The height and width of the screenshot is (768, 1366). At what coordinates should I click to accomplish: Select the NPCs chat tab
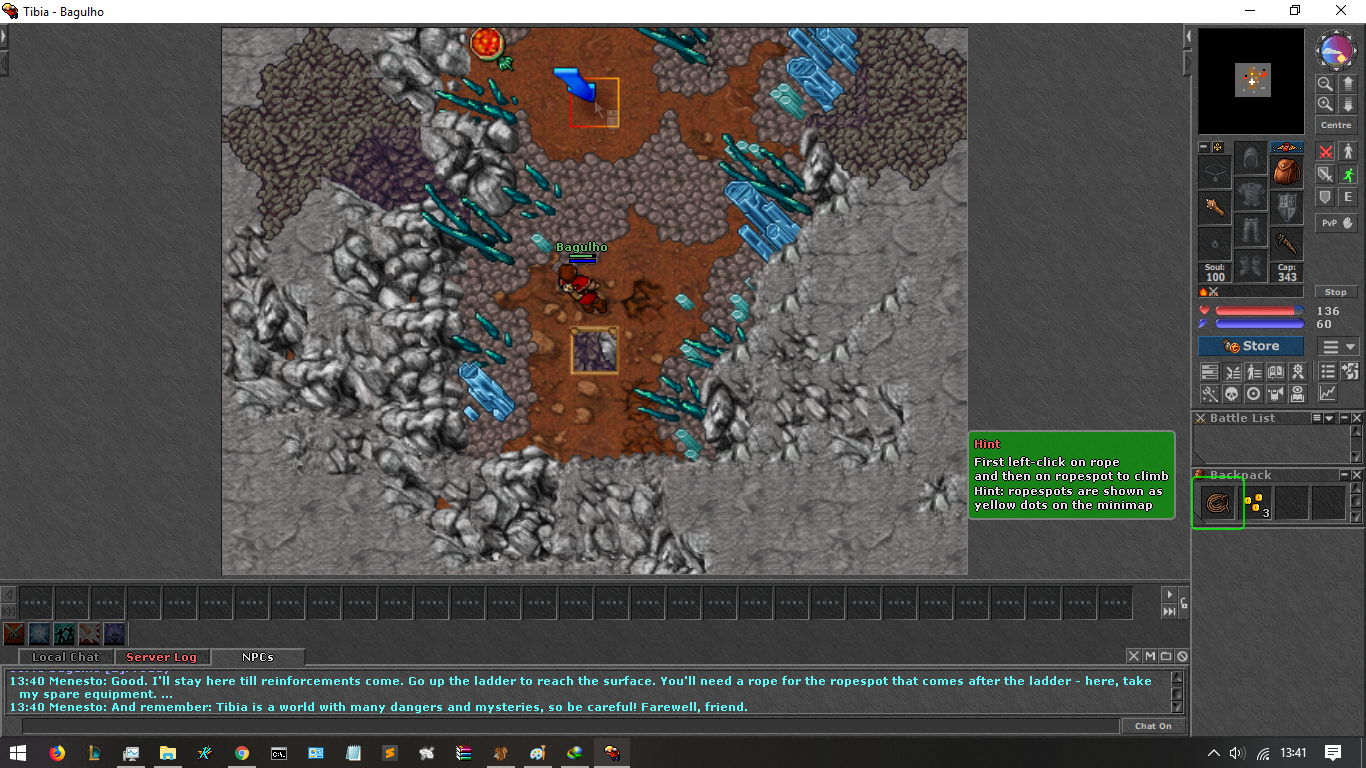coord(257,657)
